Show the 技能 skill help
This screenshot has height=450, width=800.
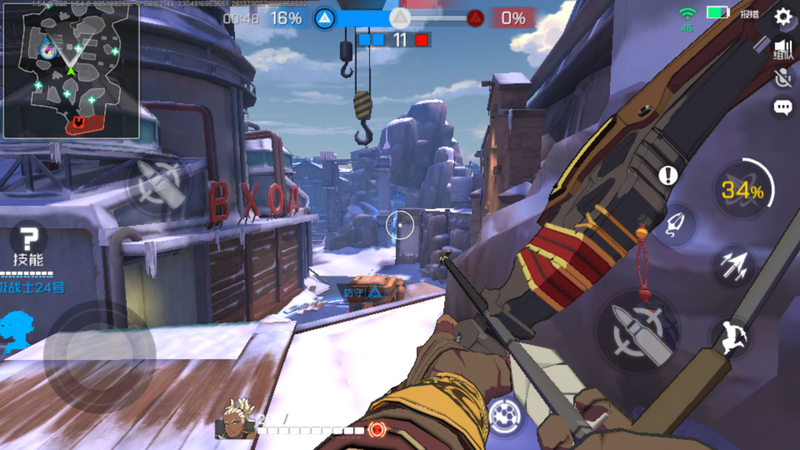point(29,245)
